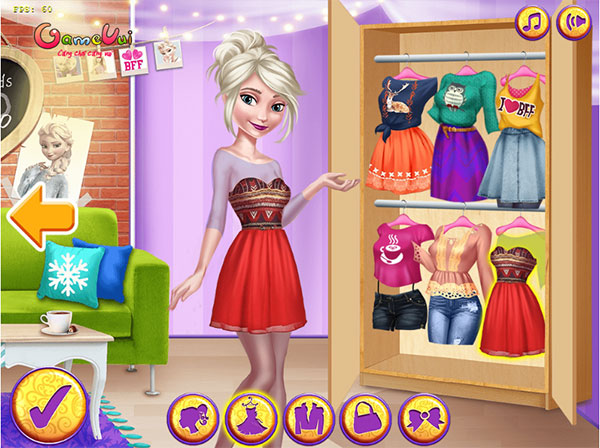Toggle the music note button

click(x=532, y=23)
